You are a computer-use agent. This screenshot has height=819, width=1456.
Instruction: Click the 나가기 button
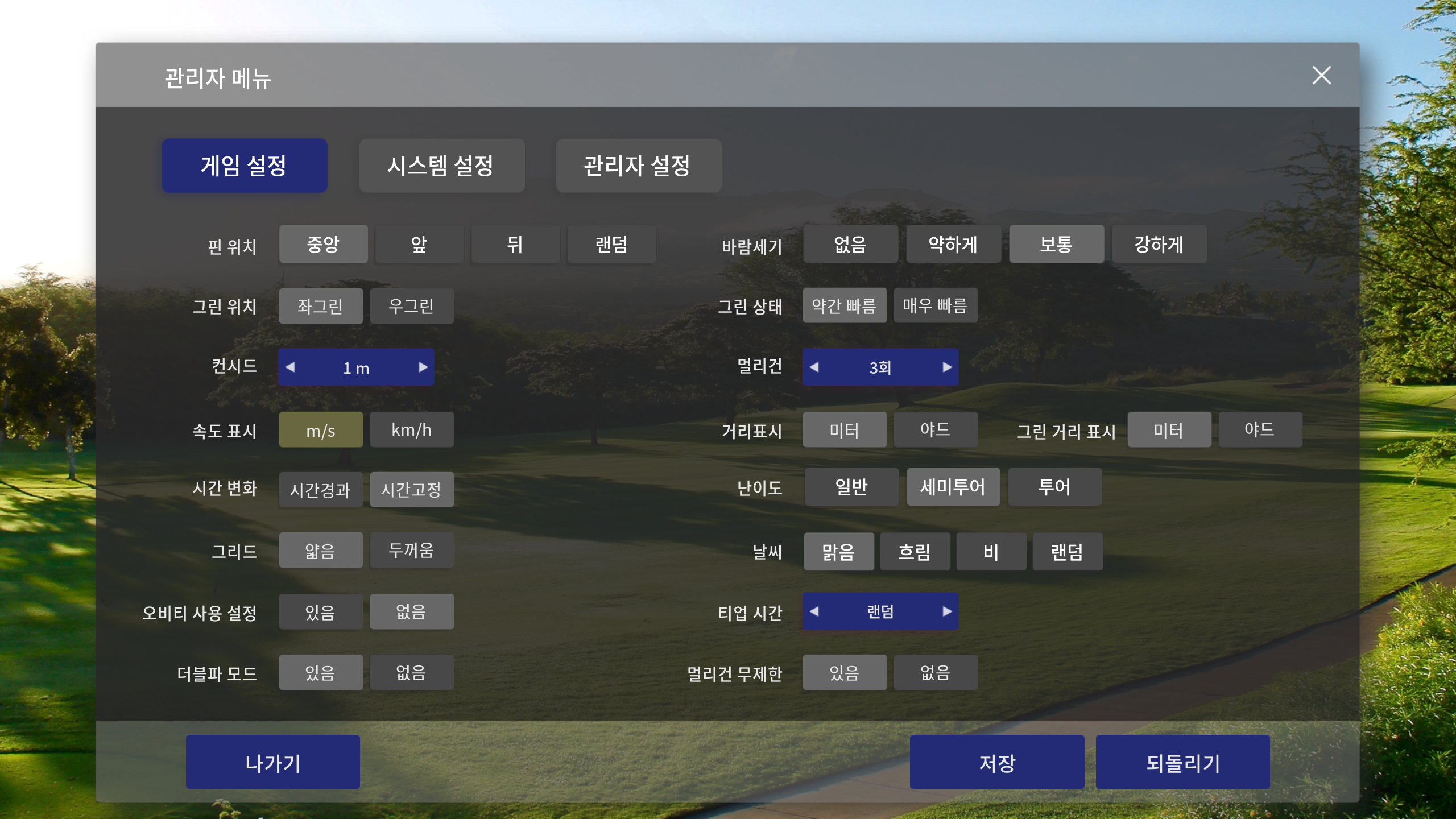(272, 762)
